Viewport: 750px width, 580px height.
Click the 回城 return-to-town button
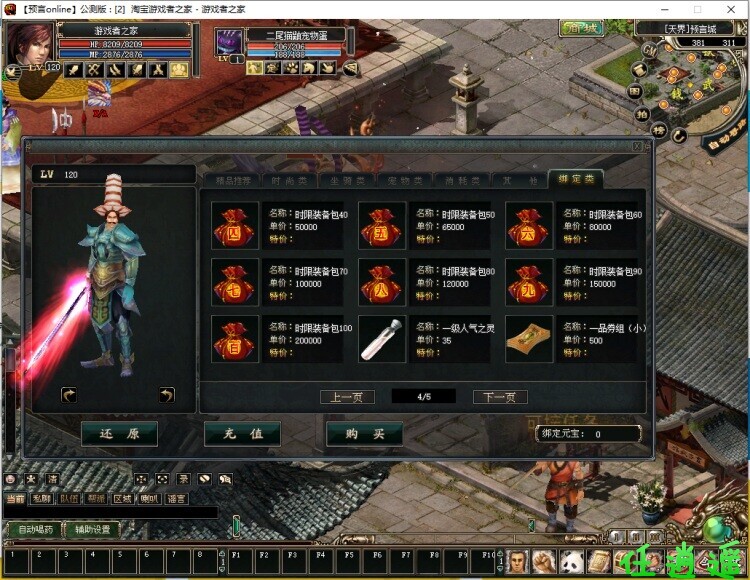(580, 28)
